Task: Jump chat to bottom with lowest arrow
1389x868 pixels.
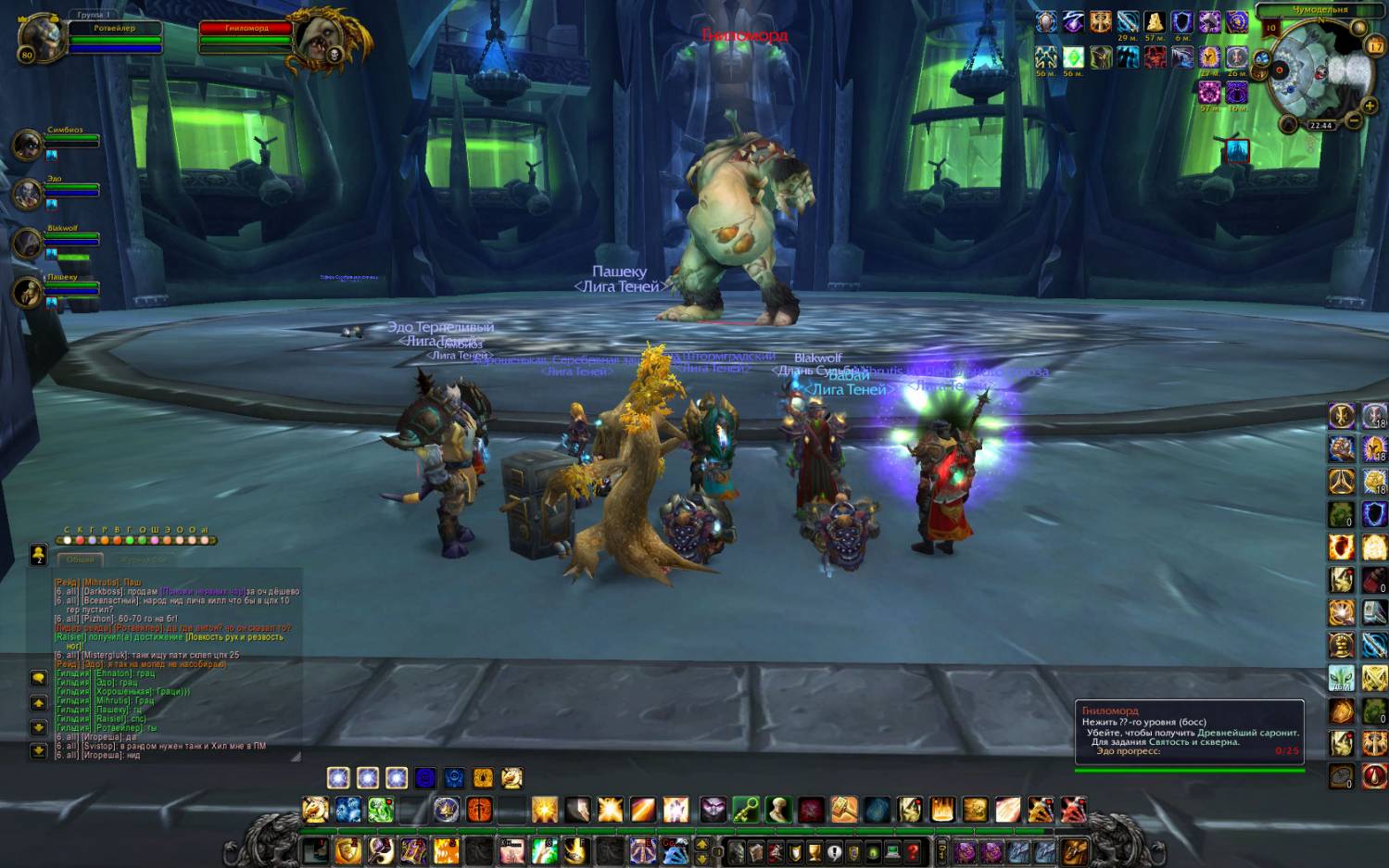Action: (39, 750)
